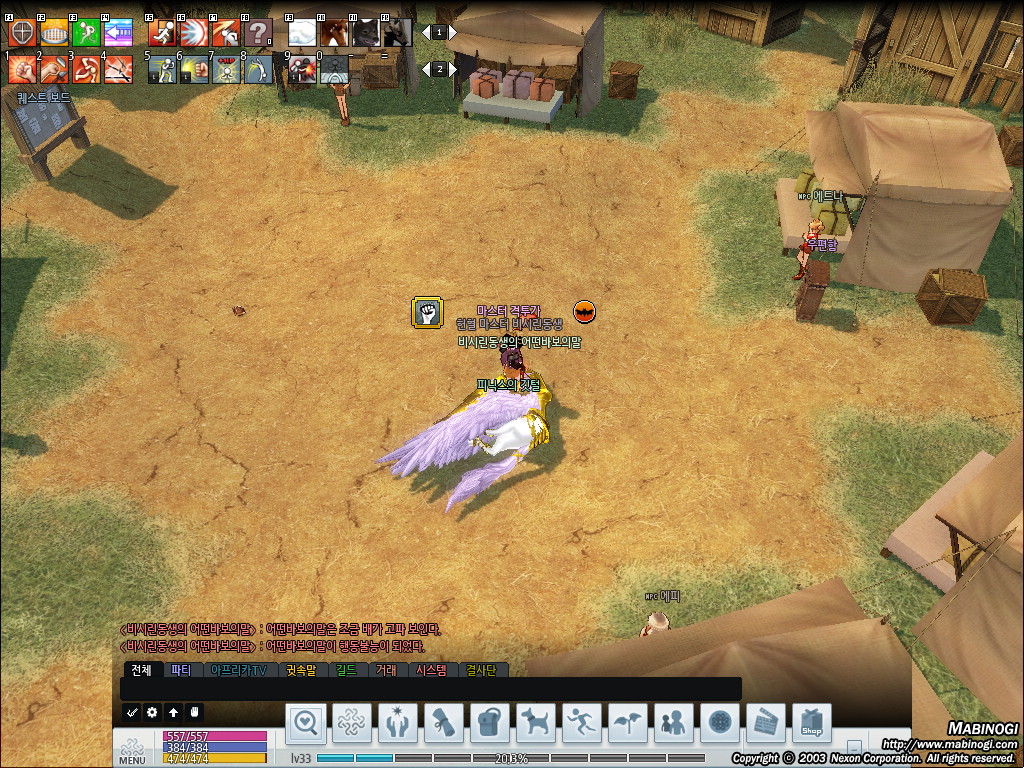Viewport: 1024px width, 768px height.
Task: Open the 시스템 system tab
Action: pyautogui.click(x=431, y=670)
